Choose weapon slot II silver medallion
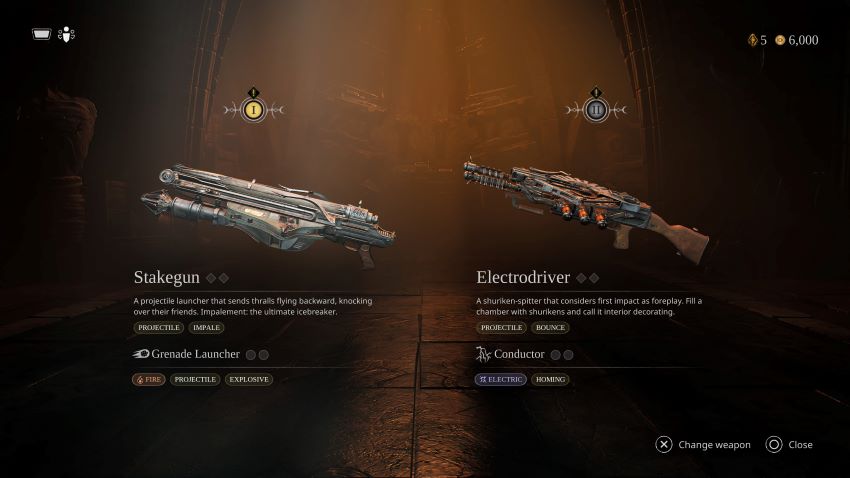850x478 pixels. (596, 110)
